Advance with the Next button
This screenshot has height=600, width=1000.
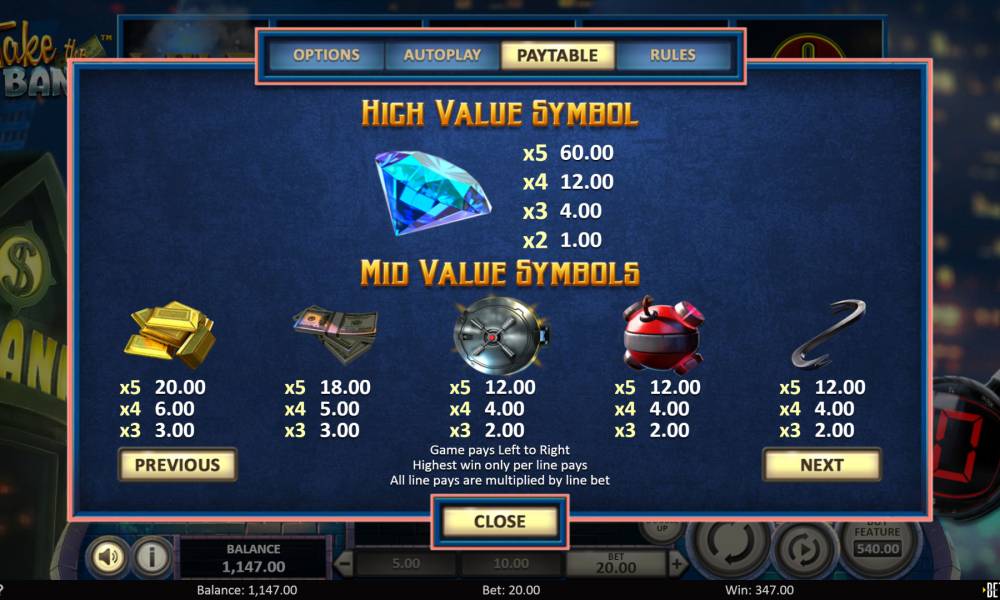[821, 464]
